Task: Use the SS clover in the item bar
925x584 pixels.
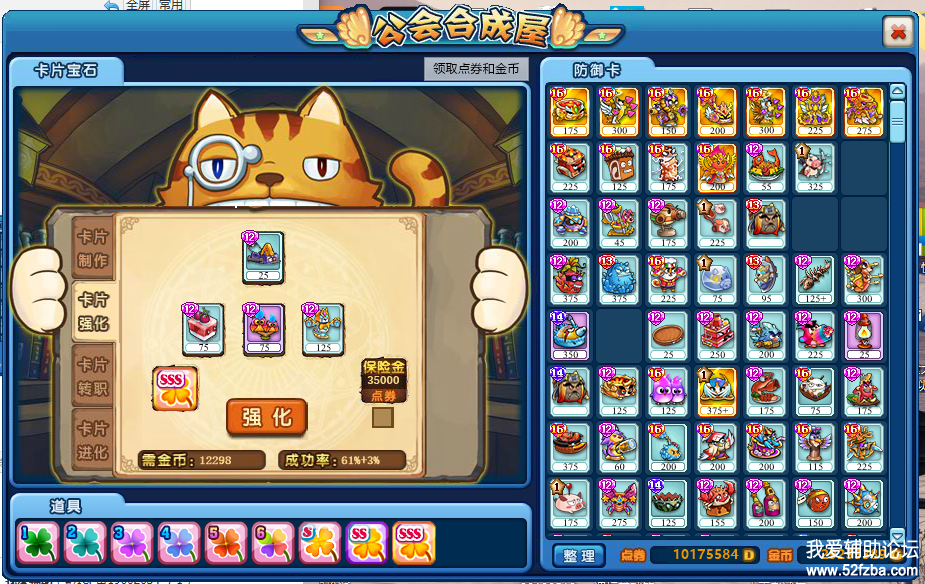Action: click(367, 542)
